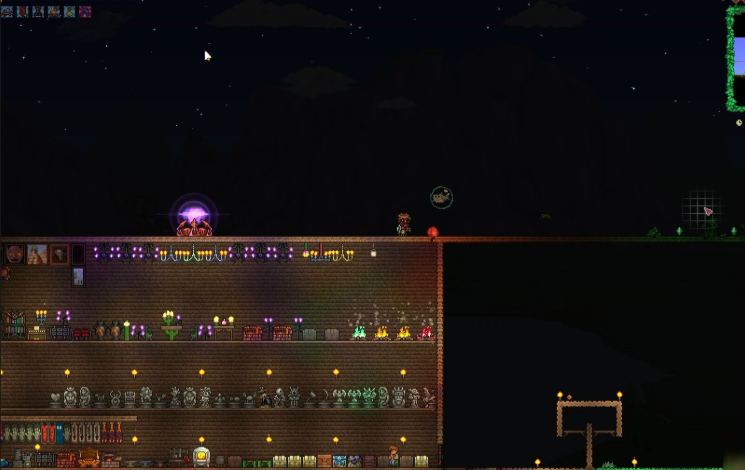Viewport: 745px width, 470px height.
Task: Select the red buff icon
Action: pyautogui.click(x=22, y=12)
